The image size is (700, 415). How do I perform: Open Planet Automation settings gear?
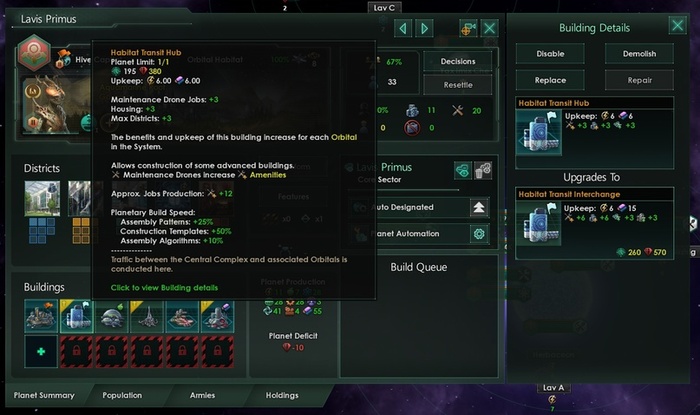click(480, 234)
